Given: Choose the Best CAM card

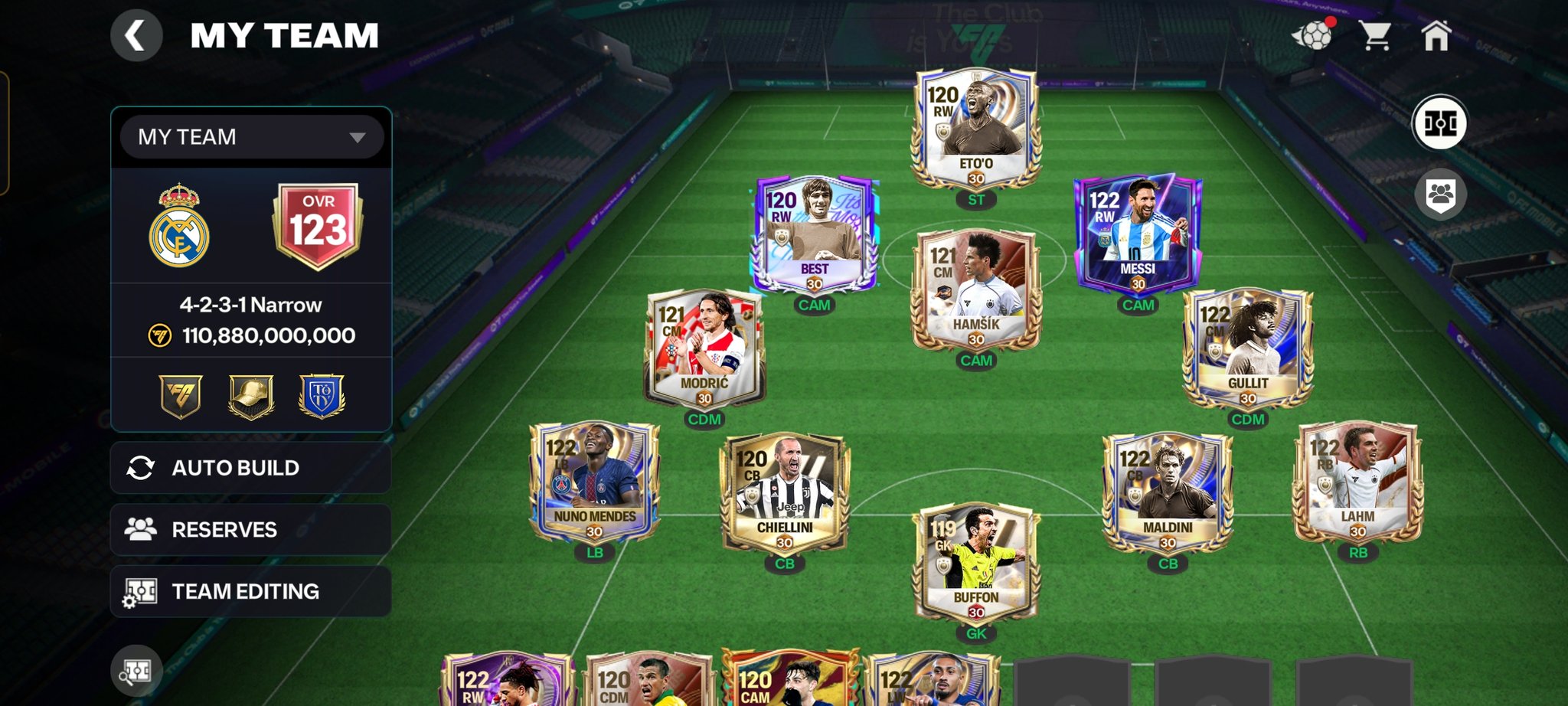Looking at the screenshot, I should coord(814,234).
